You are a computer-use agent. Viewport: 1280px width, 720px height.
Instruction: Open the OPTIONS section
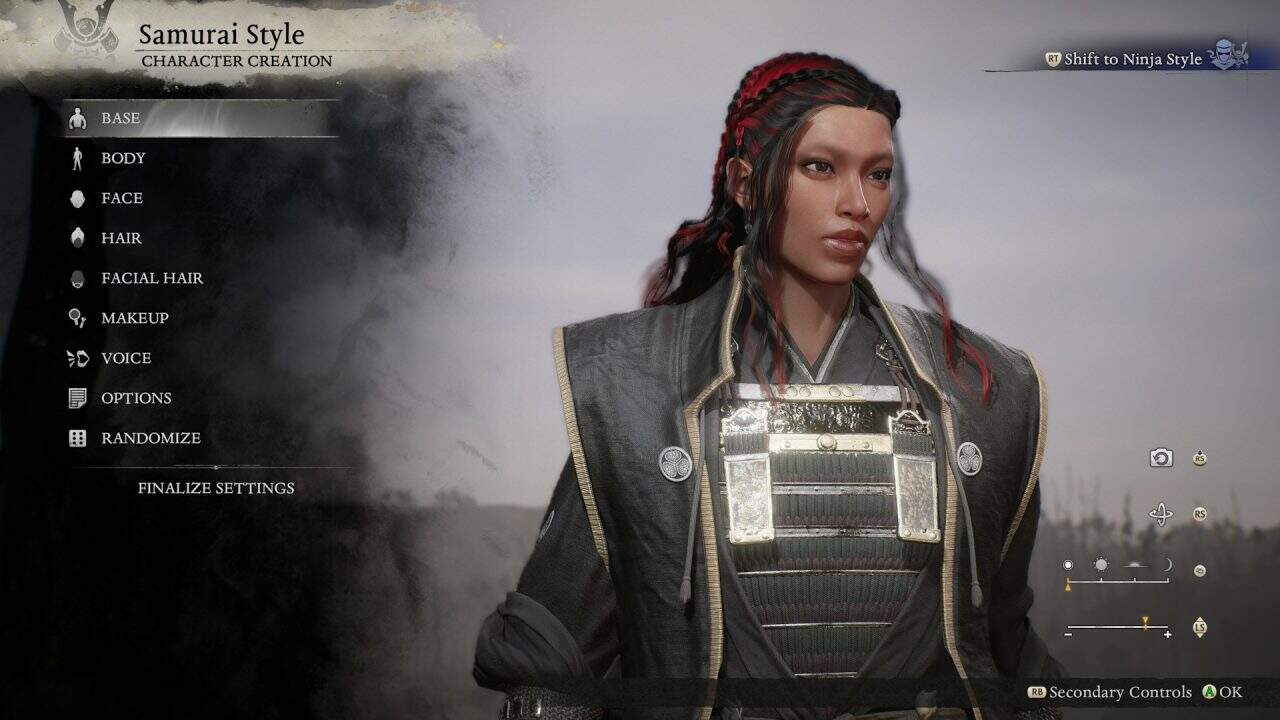tap(136, 398)
